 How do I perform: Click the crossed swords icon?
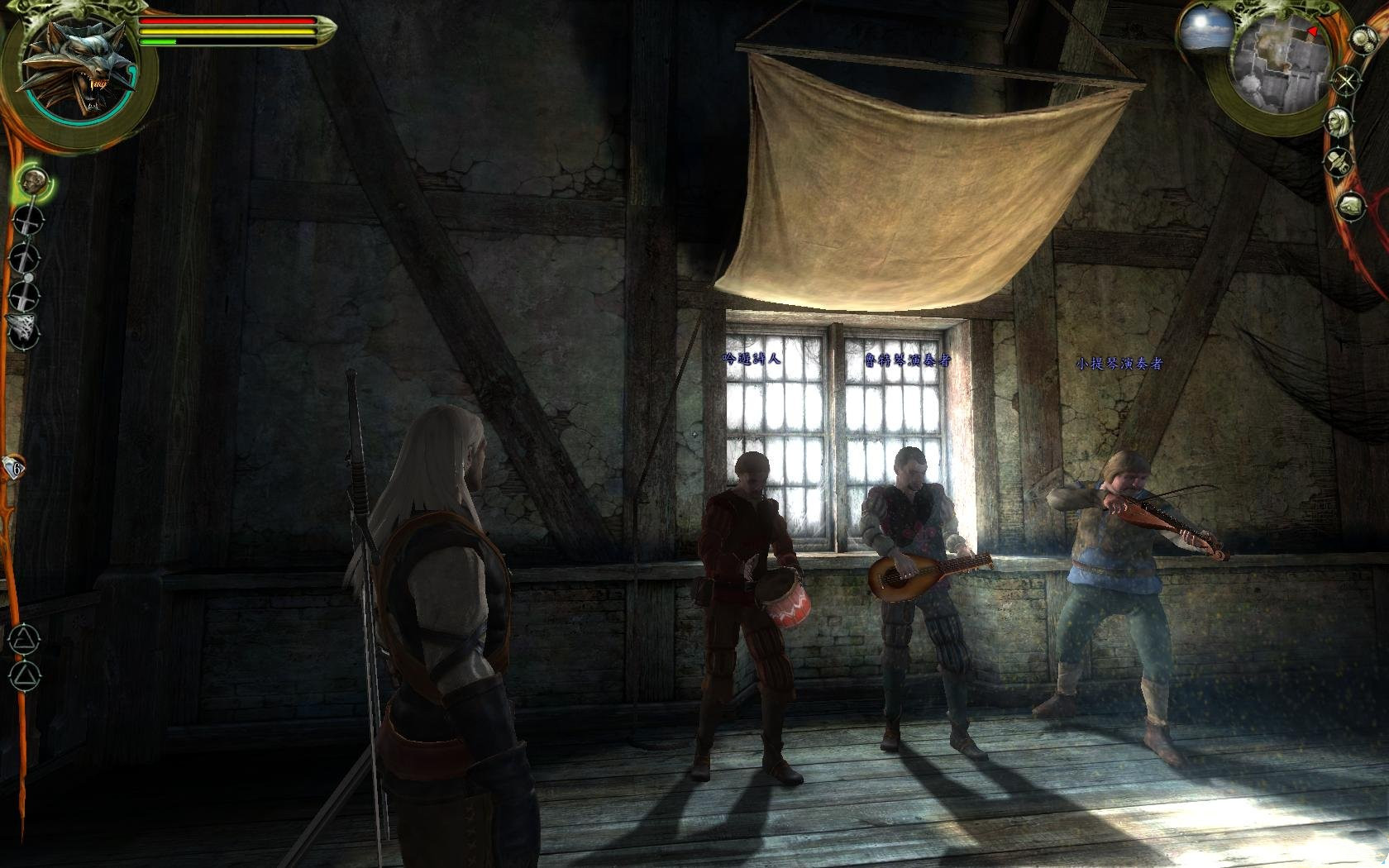point(1347,82)
